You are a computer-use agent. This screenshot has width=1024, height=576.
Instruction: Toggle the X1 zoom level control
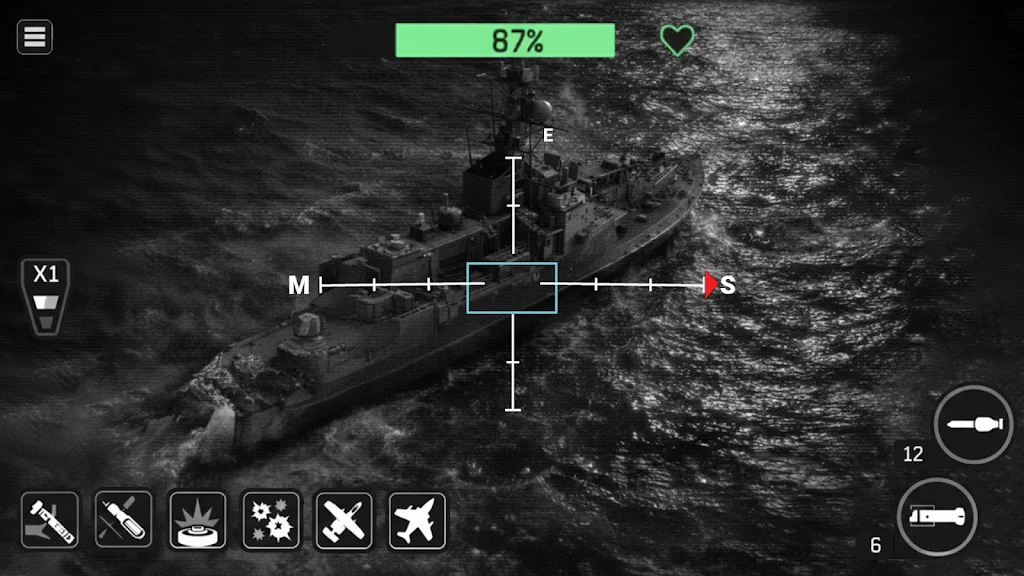point(46,296)
